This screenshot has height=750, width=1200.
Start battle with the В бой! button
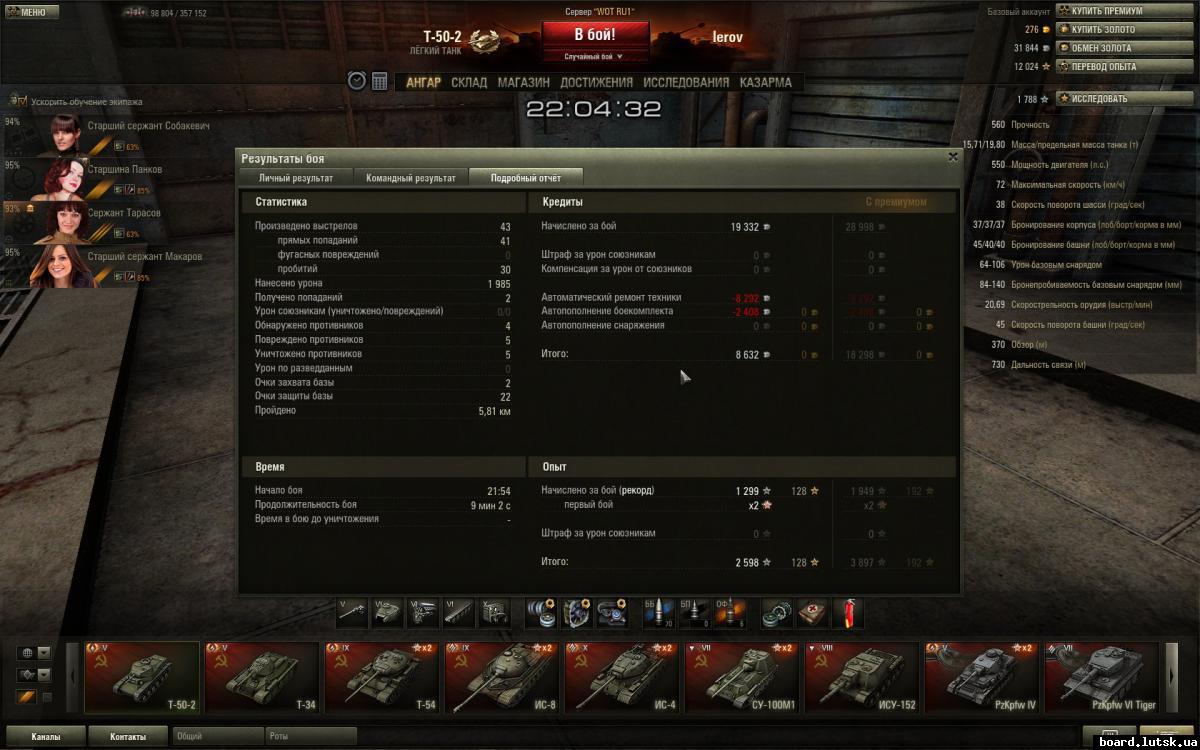[x=594, y=34]
